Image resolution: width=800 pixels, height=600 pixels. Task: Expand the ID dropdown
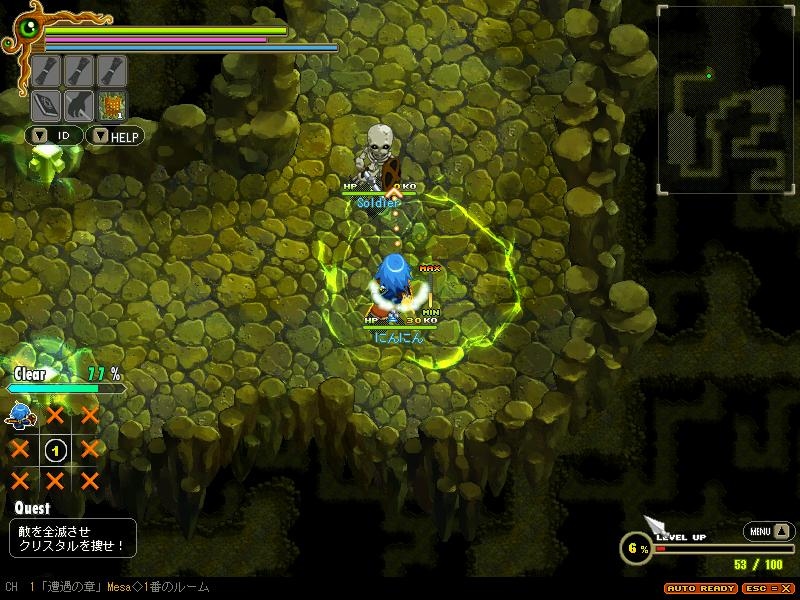click(x=54, y=135)
